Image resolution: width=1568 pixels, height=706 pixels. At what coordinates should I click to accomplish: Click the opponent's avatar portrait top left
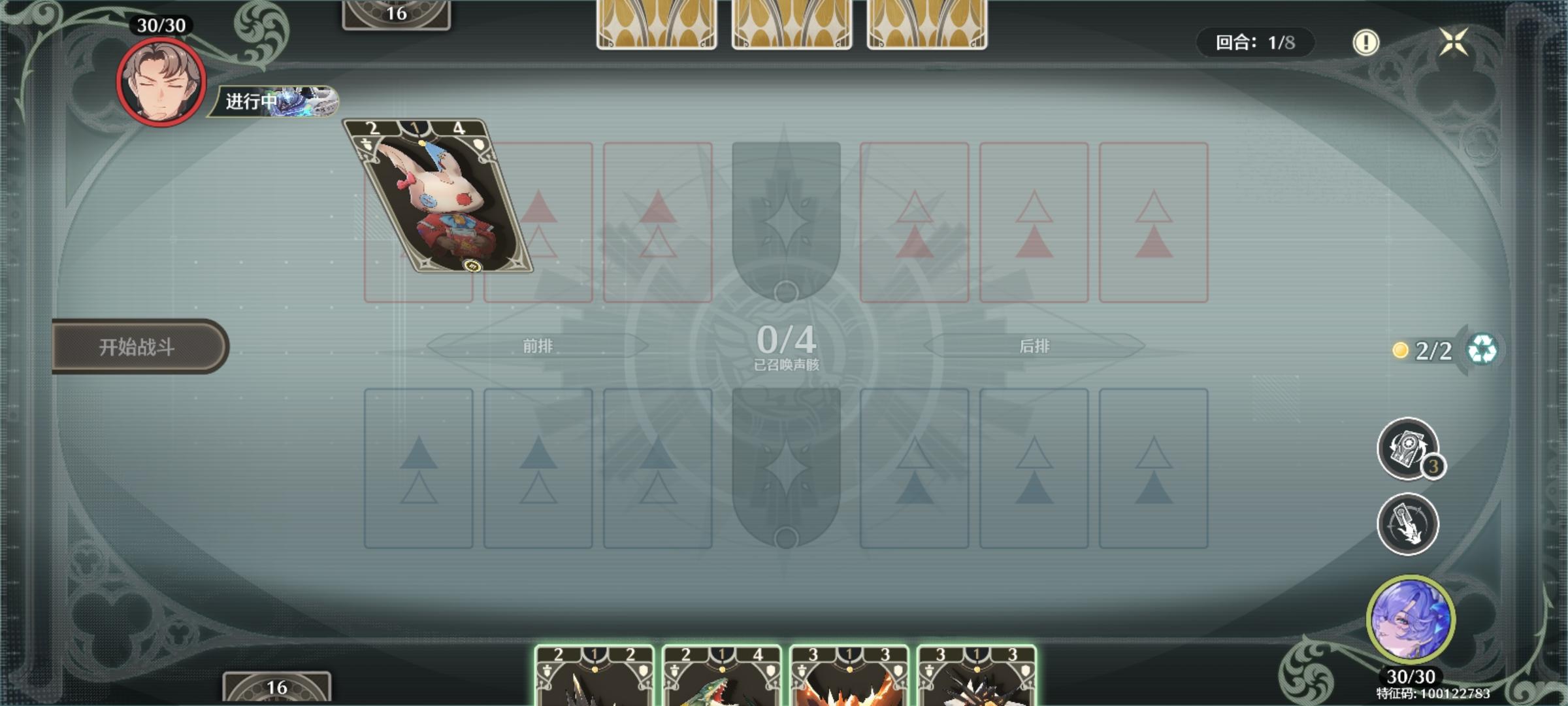coord(159,82)
